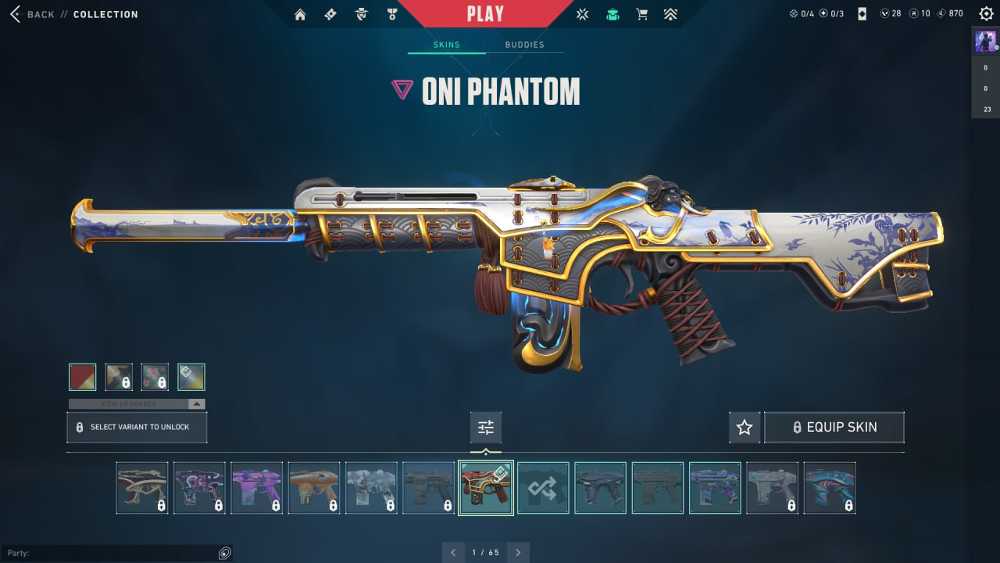Select the Skins tab
The width and height of the screenshot is (1000, 563).
tap(446, 45)
